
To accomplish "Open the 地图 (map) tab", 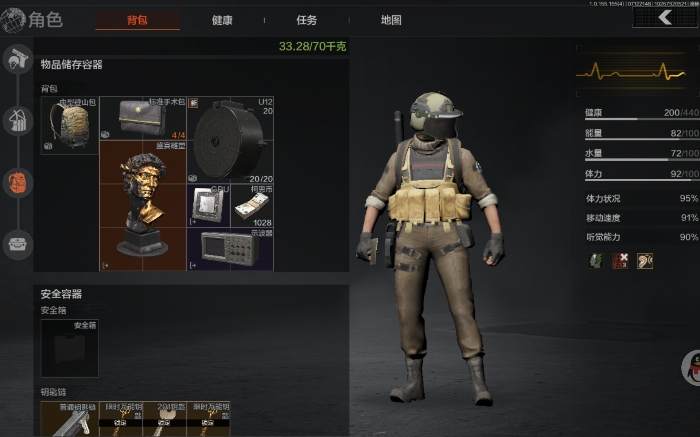I will tap(391, 20).
